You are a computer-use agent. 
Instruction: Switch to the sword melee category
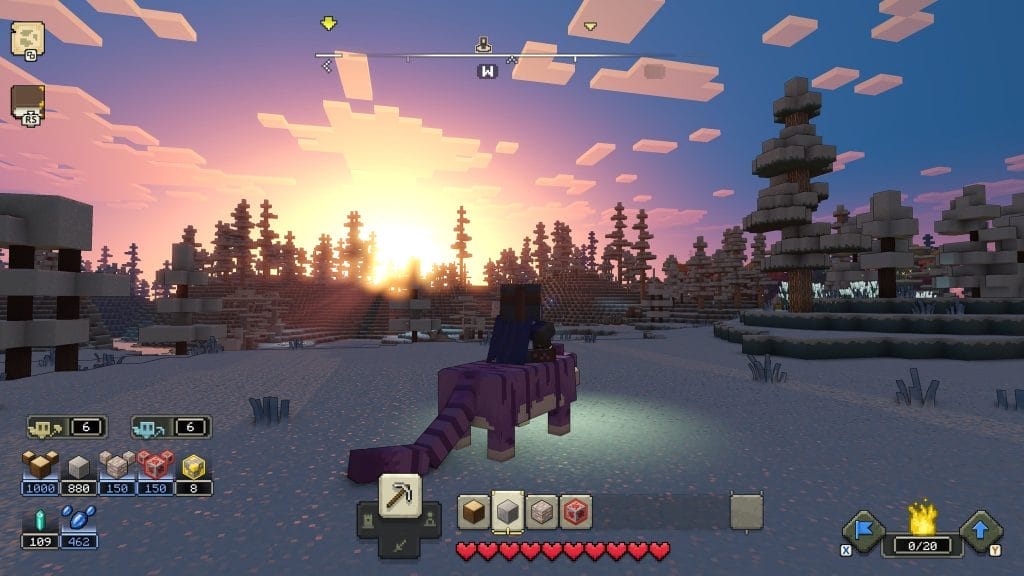click(400, 546)
